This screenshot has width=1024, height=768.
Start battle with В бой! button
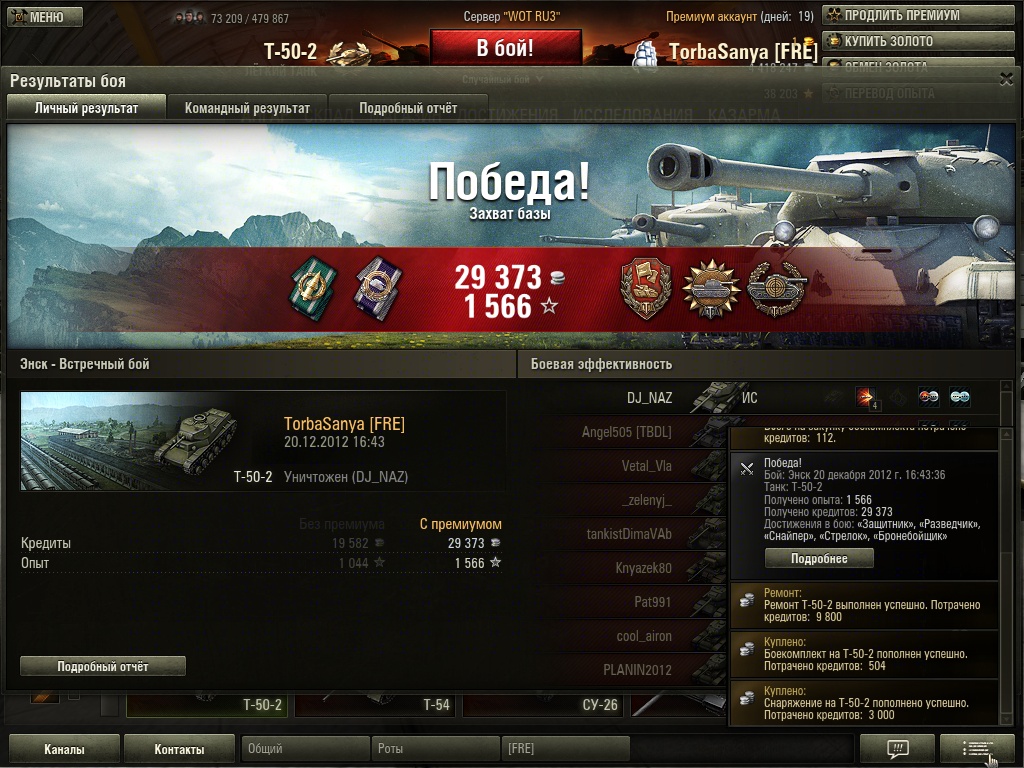[x=505, y=48]
